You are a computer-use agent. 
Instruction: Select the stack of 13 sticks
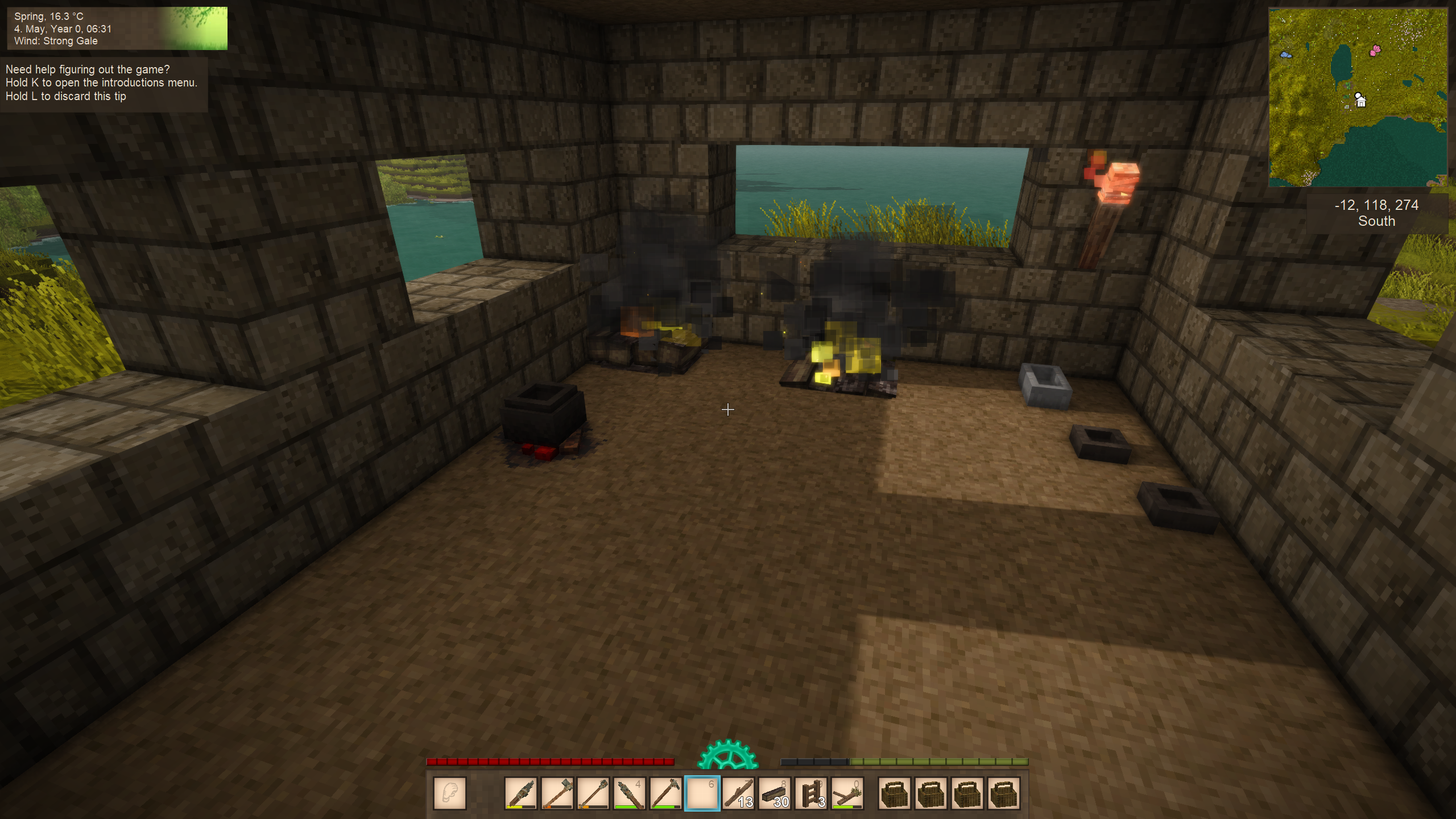pos(738,793)
